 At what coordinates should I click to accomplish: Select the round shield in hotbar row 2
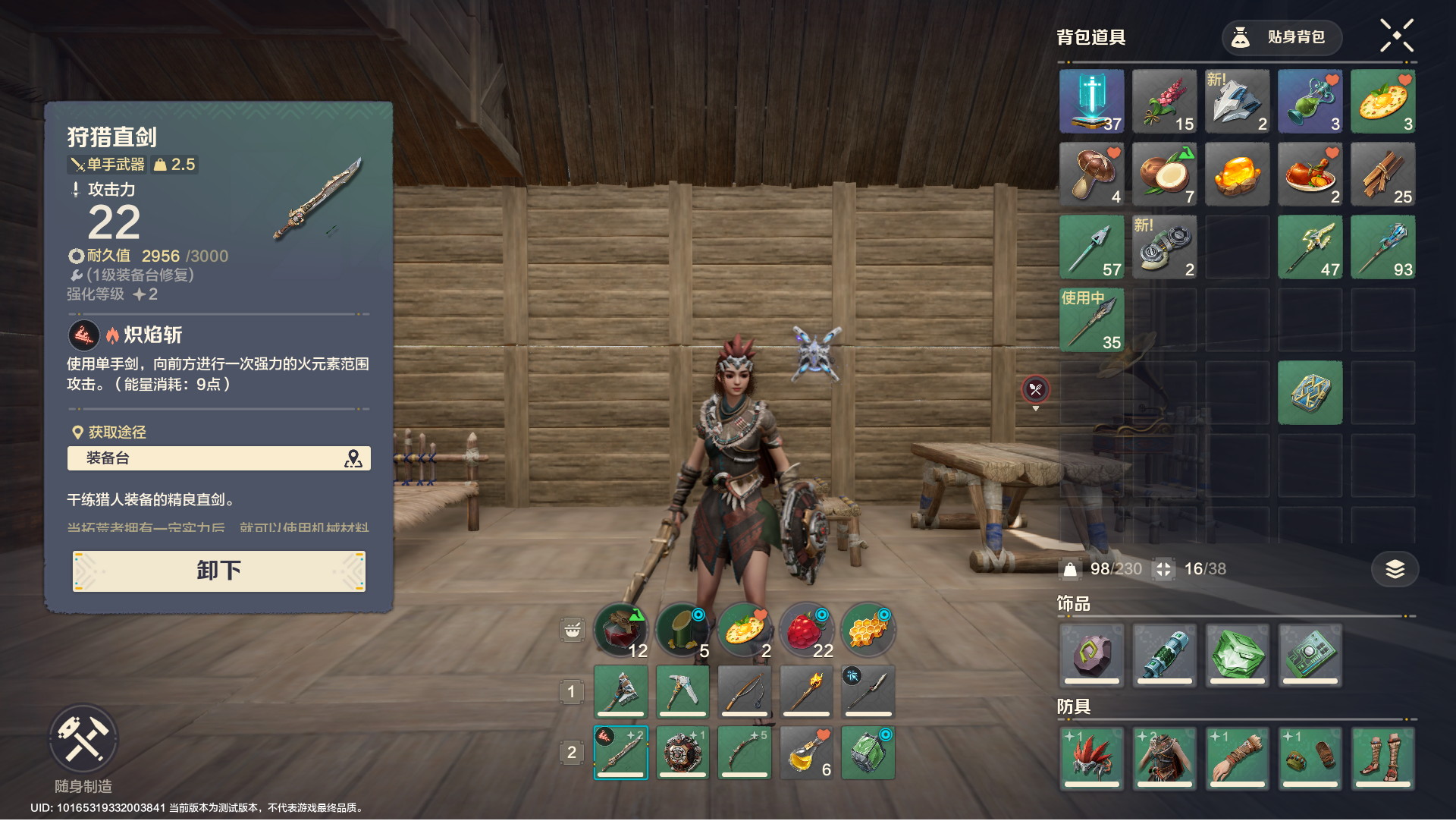click(x=682, y=753)
